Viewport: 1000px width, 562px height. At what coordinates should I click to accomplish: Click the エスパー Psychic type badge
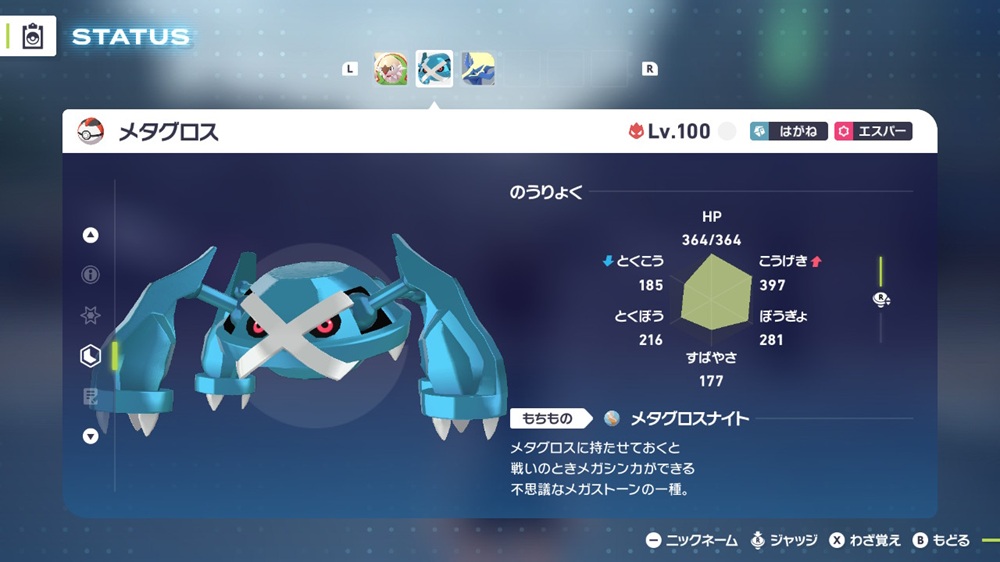click(873, 132)
